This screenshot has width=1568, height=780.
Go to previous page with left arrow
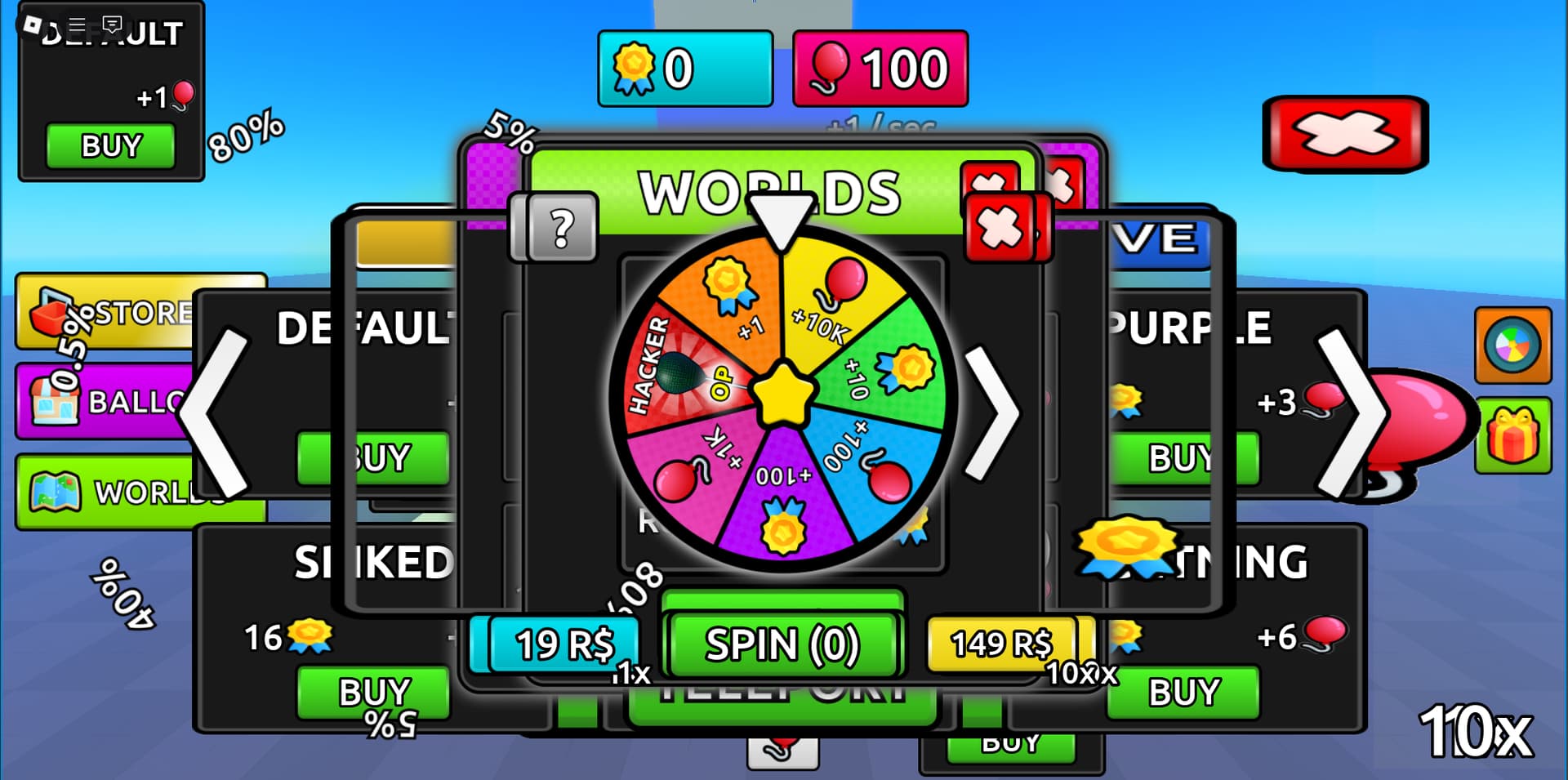[x=215, y=412]
